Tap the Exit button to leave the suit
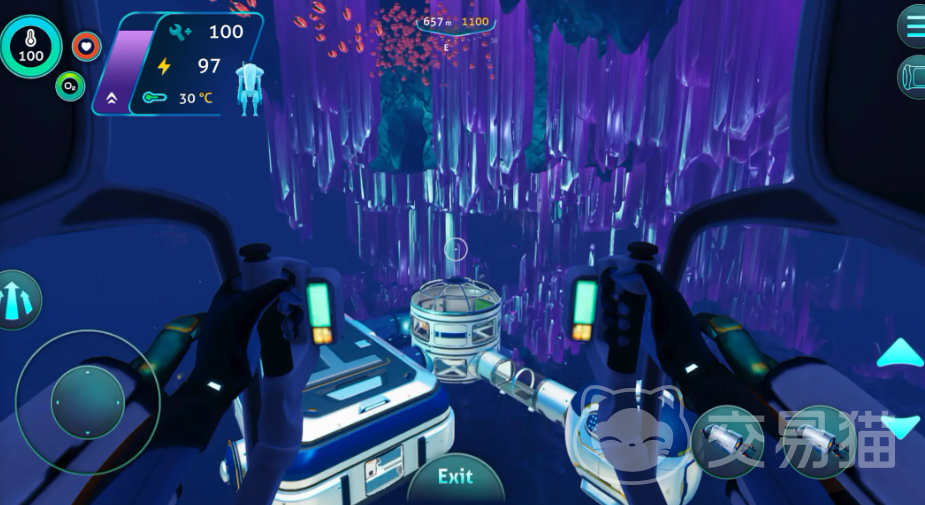925x505 pixels. pyautogui.click(x=455, y=477)
